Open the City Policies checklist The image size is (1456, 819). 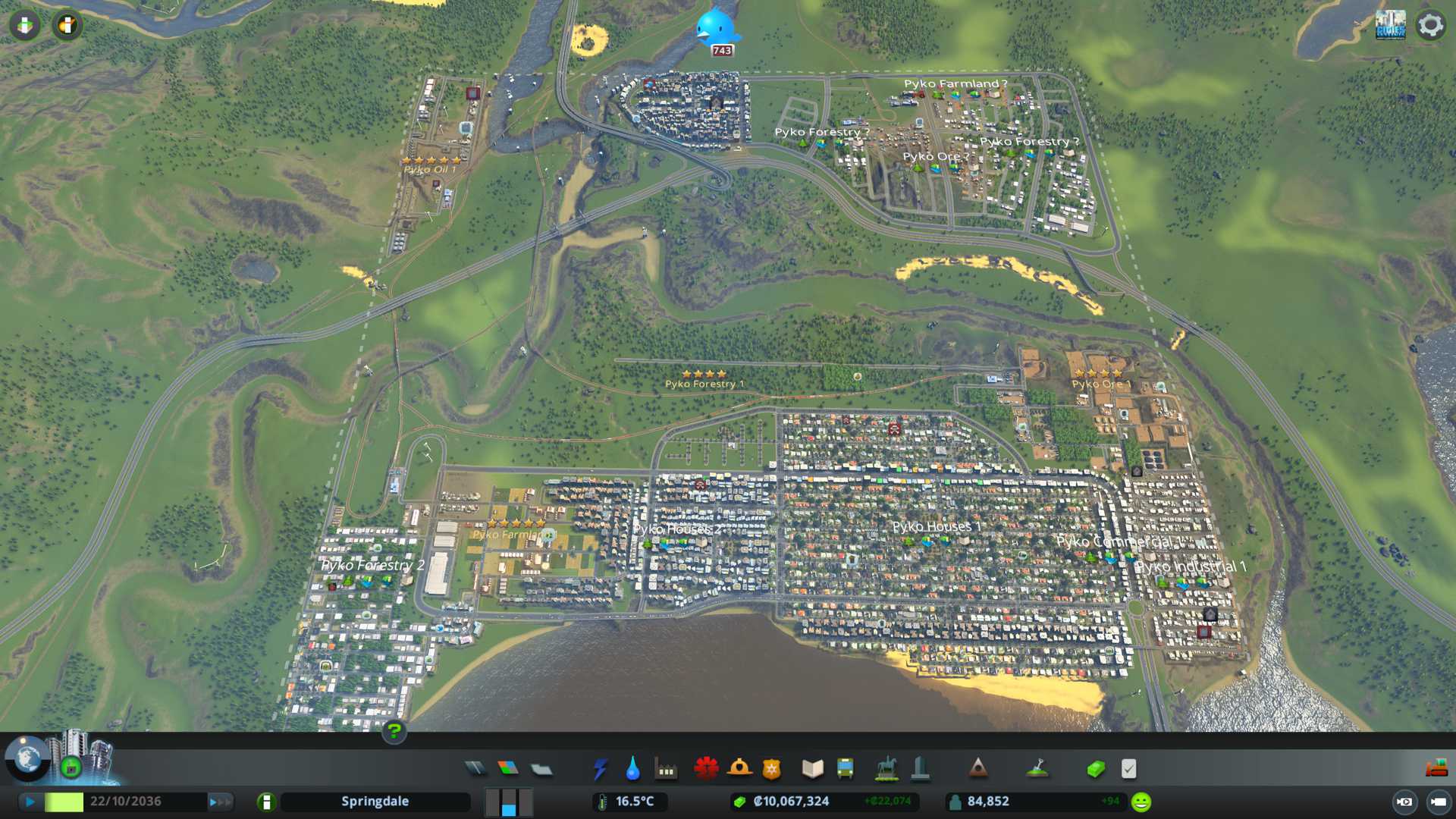pos(1128,769)
